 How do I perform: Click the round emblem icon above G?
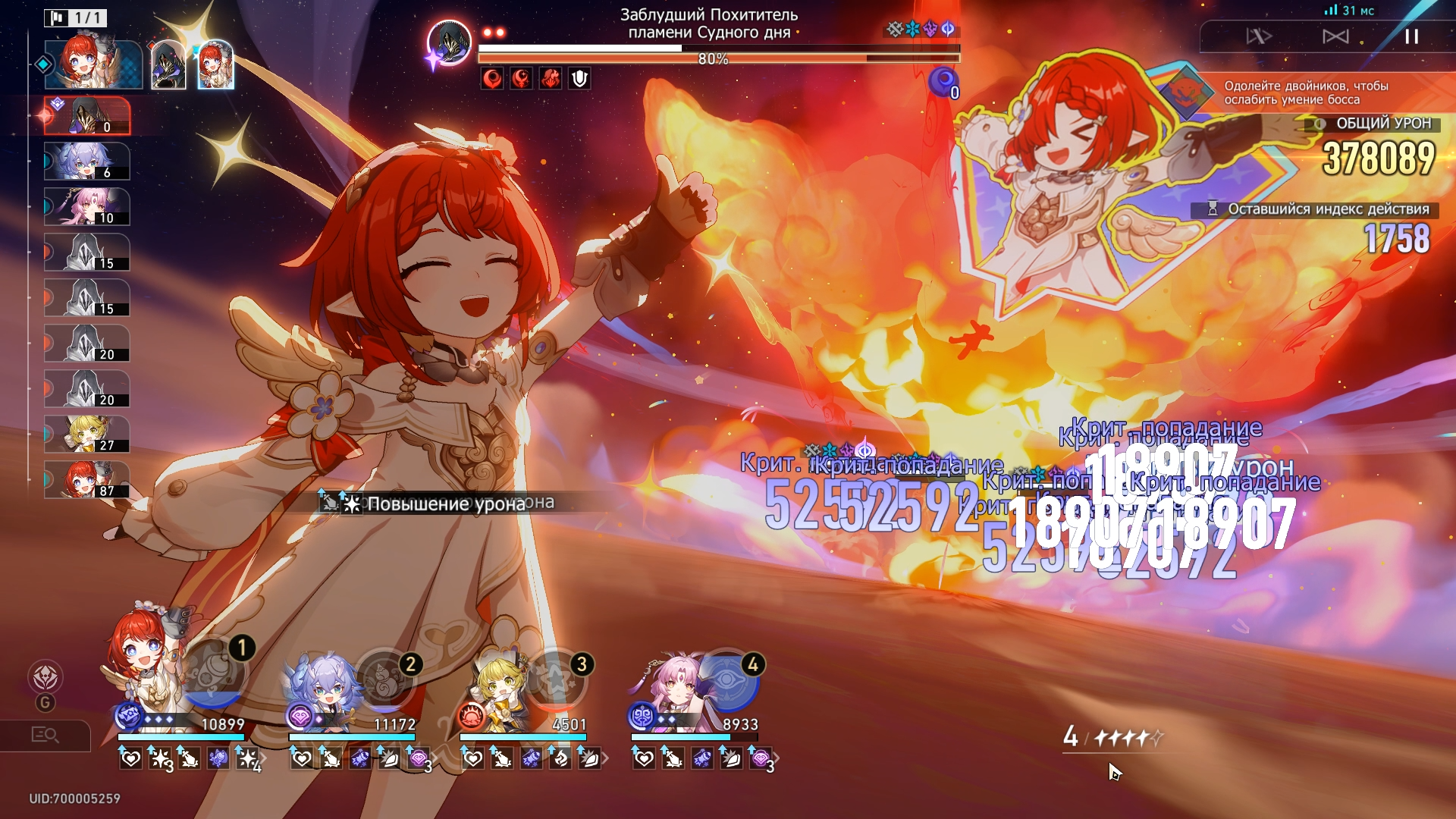point(45,677)
